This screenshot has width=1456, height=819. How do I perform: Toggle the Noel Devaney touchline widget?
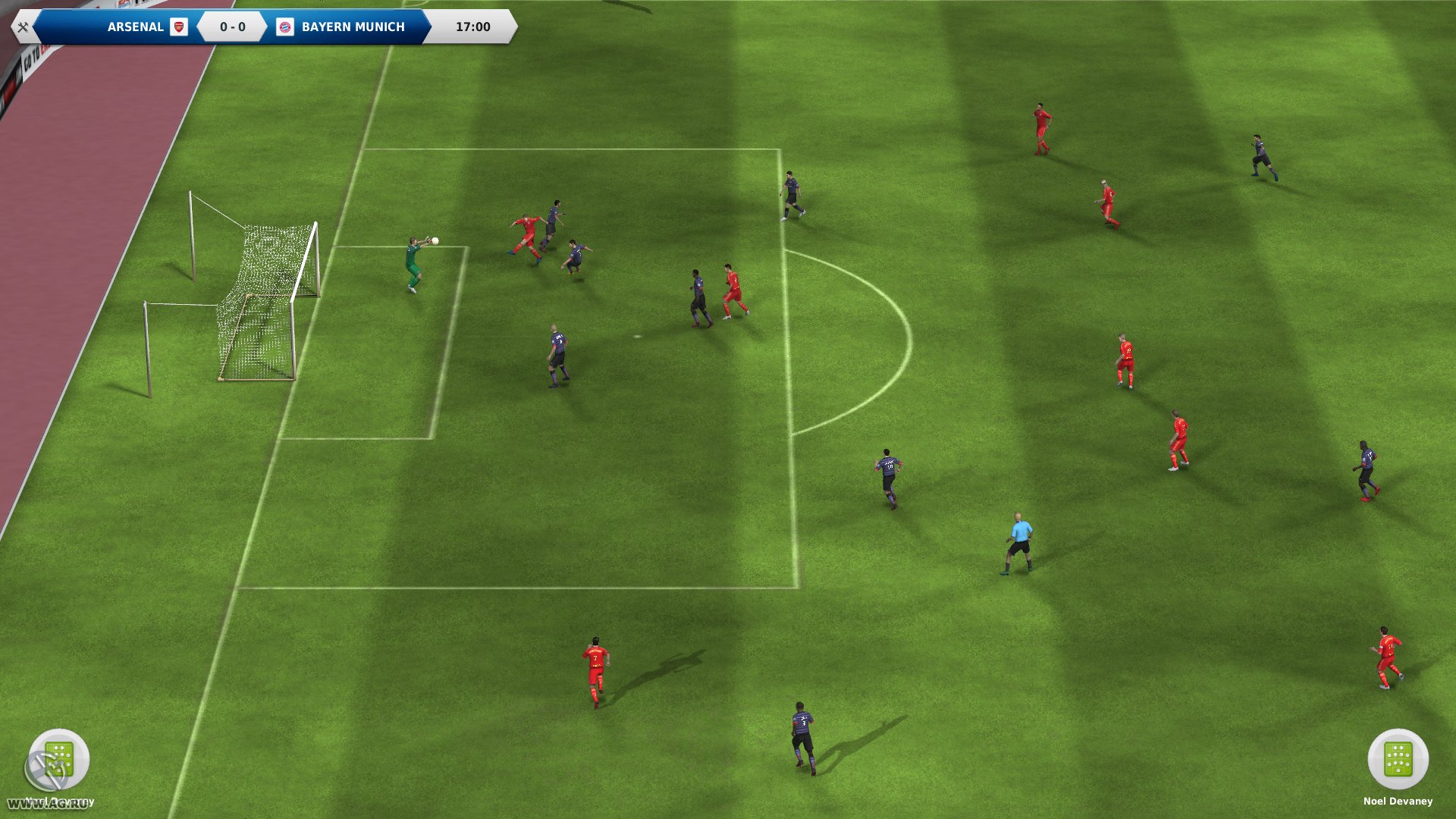(x=1399, y=767)
